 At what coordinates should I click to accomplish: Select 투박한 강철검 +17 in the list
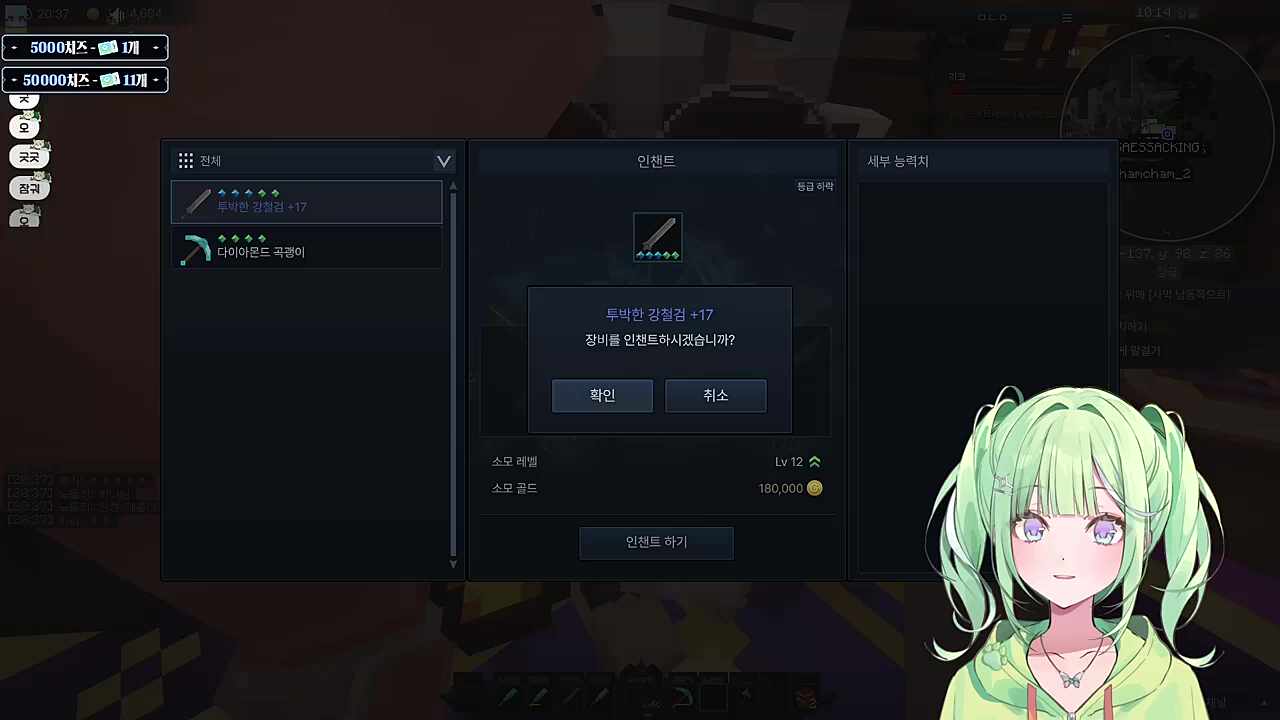click(x=306, y=202)
